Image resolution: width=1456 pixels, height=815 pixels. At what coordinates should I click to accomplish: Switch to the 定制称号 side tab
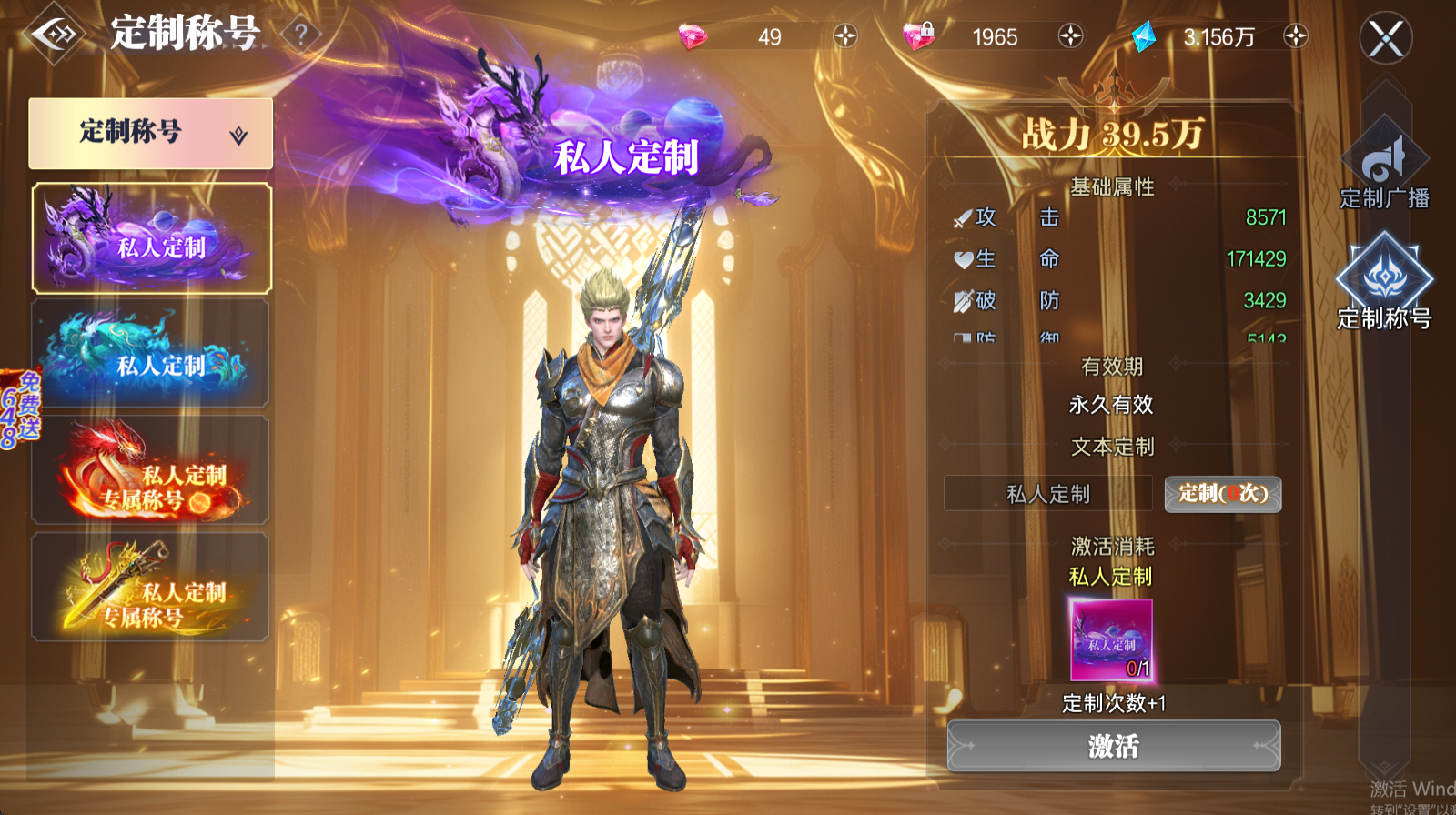pyautogui.click(x=1384, y=282)
